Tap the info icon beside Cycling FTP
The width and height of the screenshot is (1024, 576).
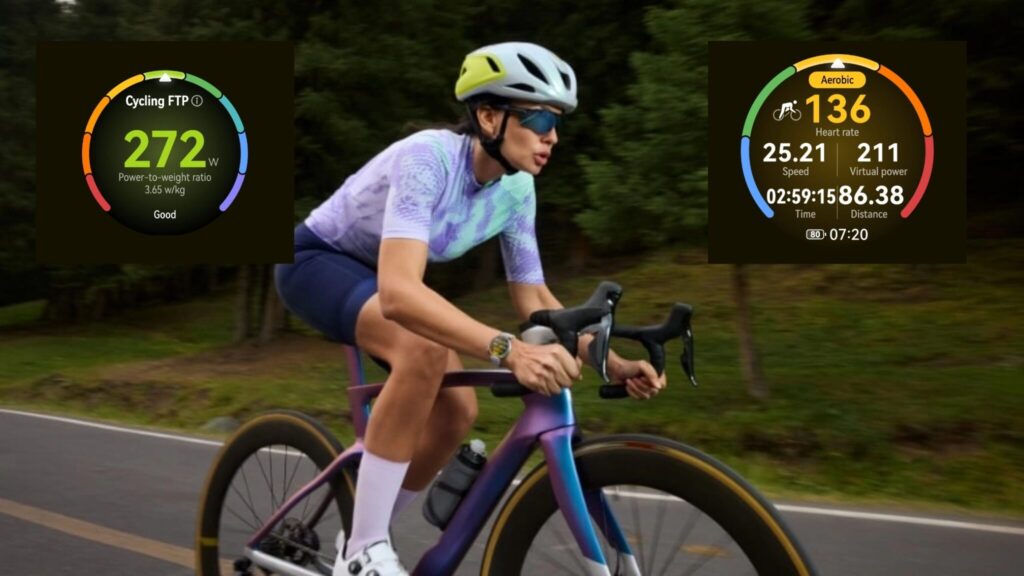click(197, 101)
